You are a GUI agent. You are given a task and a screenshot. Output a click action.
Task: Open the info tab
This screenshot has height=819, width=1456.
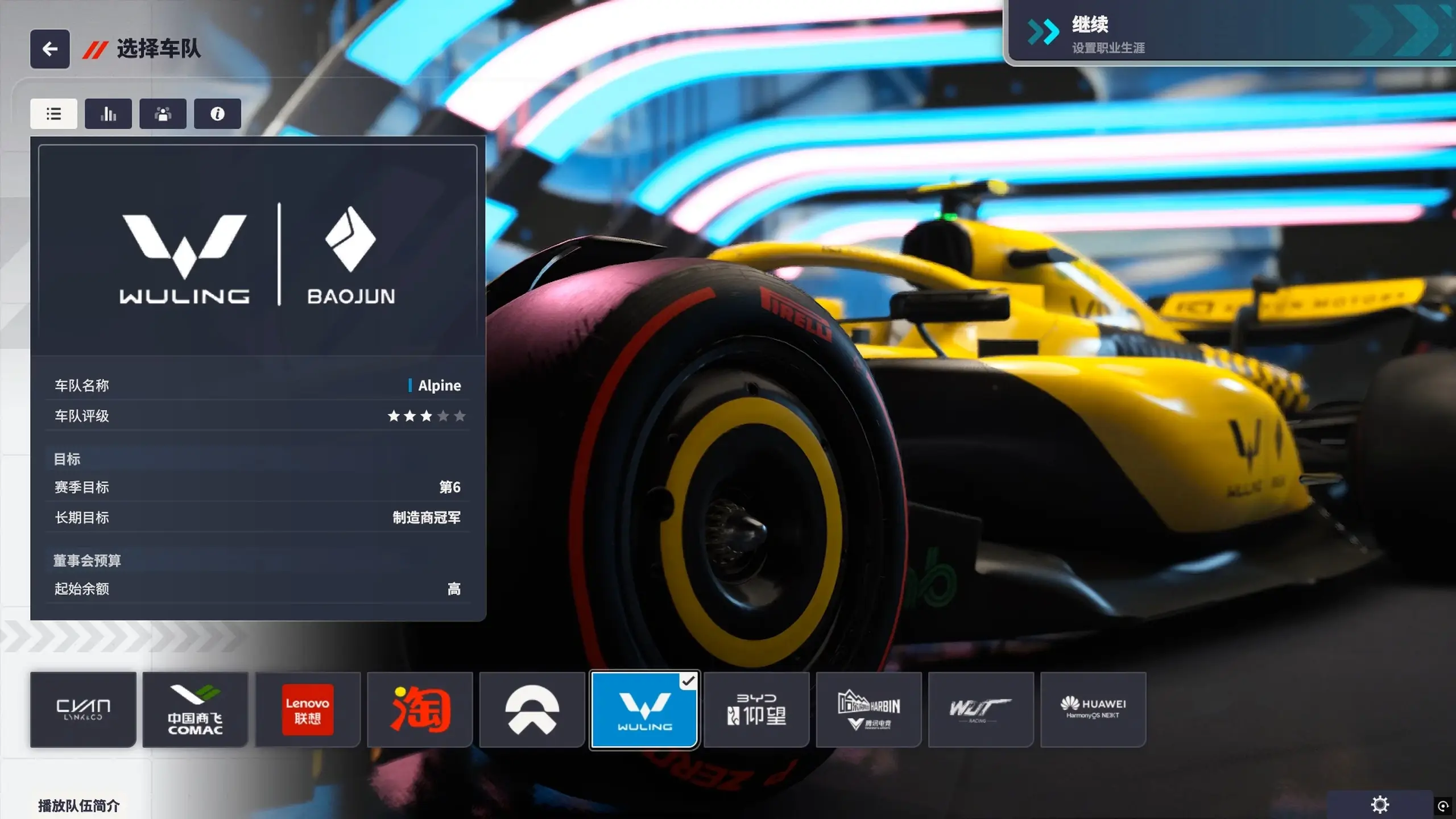pyautogui.click(x=217, y=114)
